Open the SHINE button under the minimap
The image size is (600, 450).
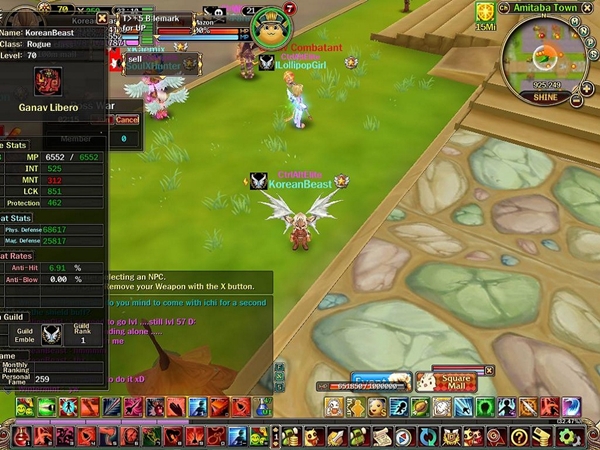coord(545,98)
